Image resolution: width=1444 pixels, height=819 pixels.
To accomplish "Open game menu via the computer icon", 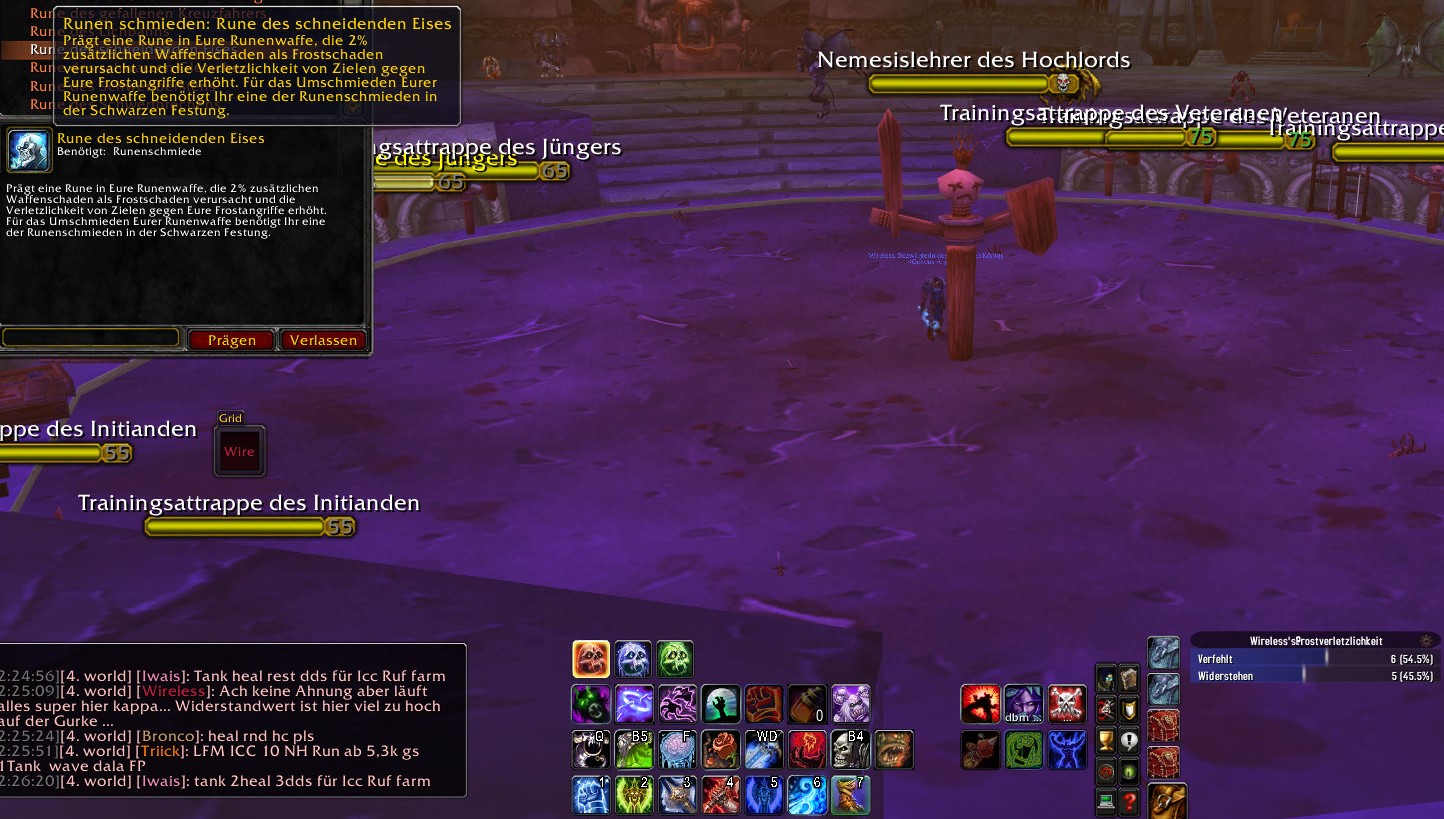I will 1106,801.
